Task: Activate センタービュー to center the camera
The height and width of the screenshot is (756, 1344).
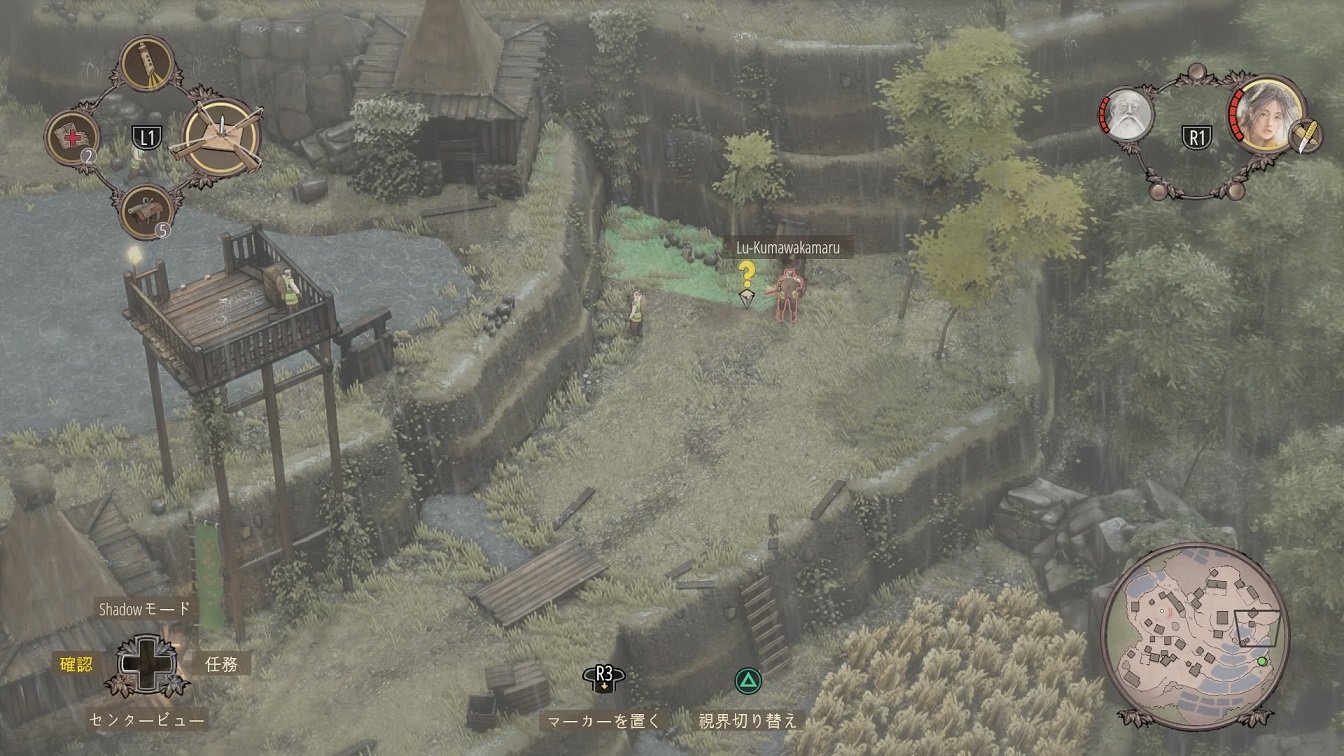Action: (147, 718)
